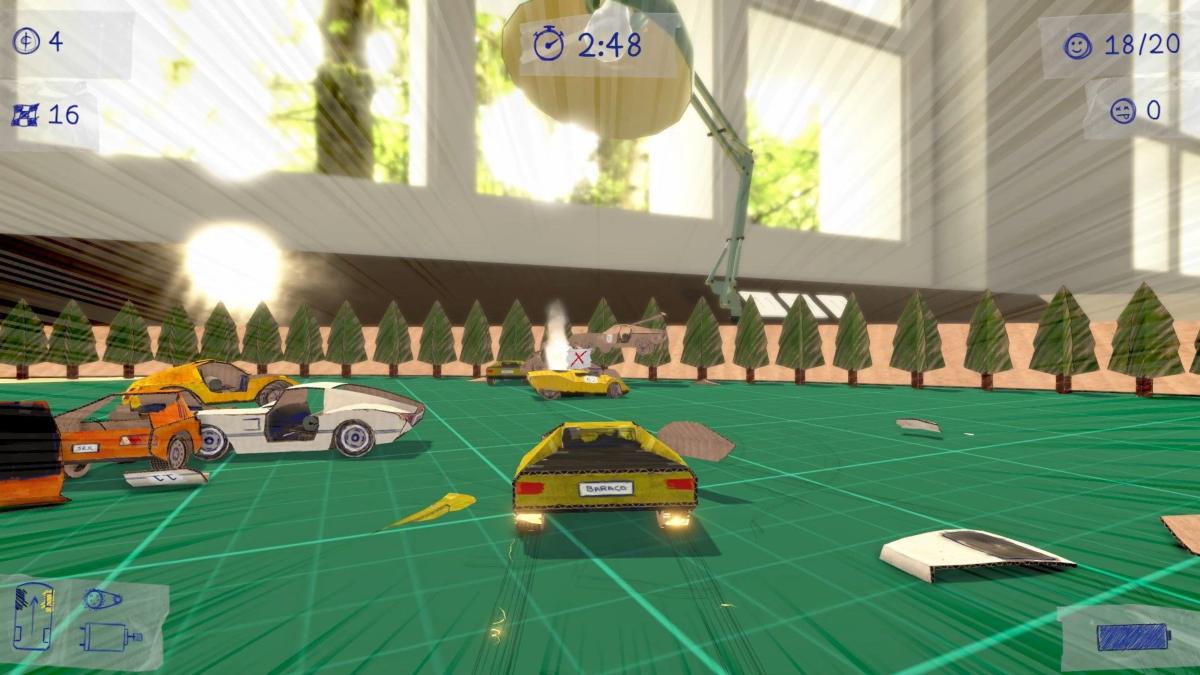Screen dimensions: 1200x675
Task: Select the stopwatch icon beside the timer
Action: pyautogui.click(x=548, y=44)
